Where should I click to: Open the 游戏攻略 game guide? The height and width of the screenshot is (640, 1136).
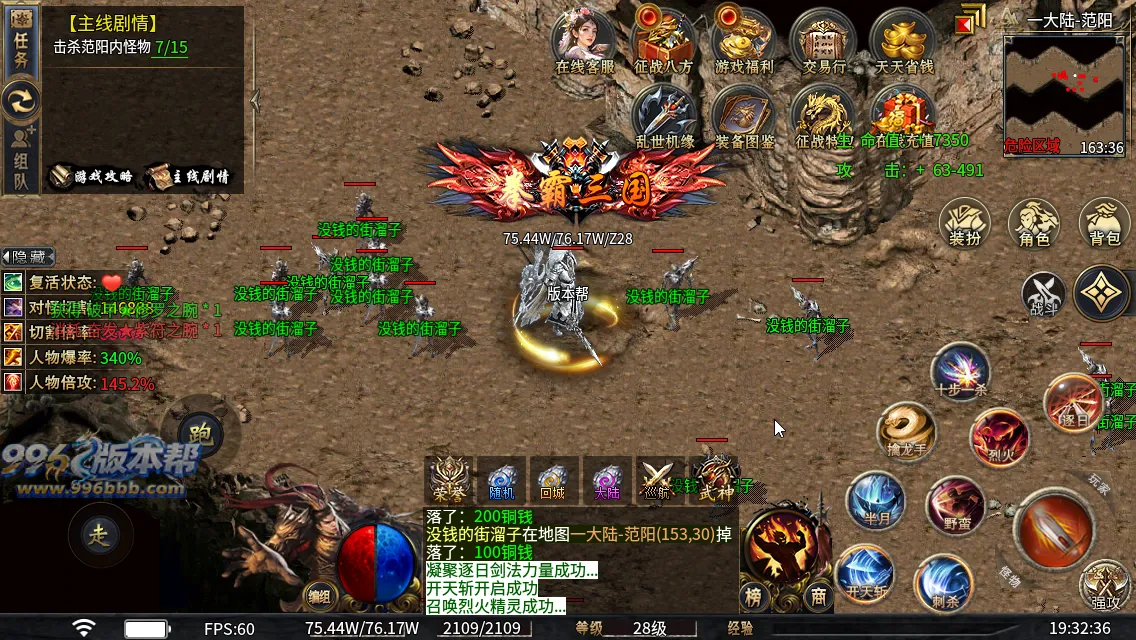pyautogui.click(x=92, y=176)
